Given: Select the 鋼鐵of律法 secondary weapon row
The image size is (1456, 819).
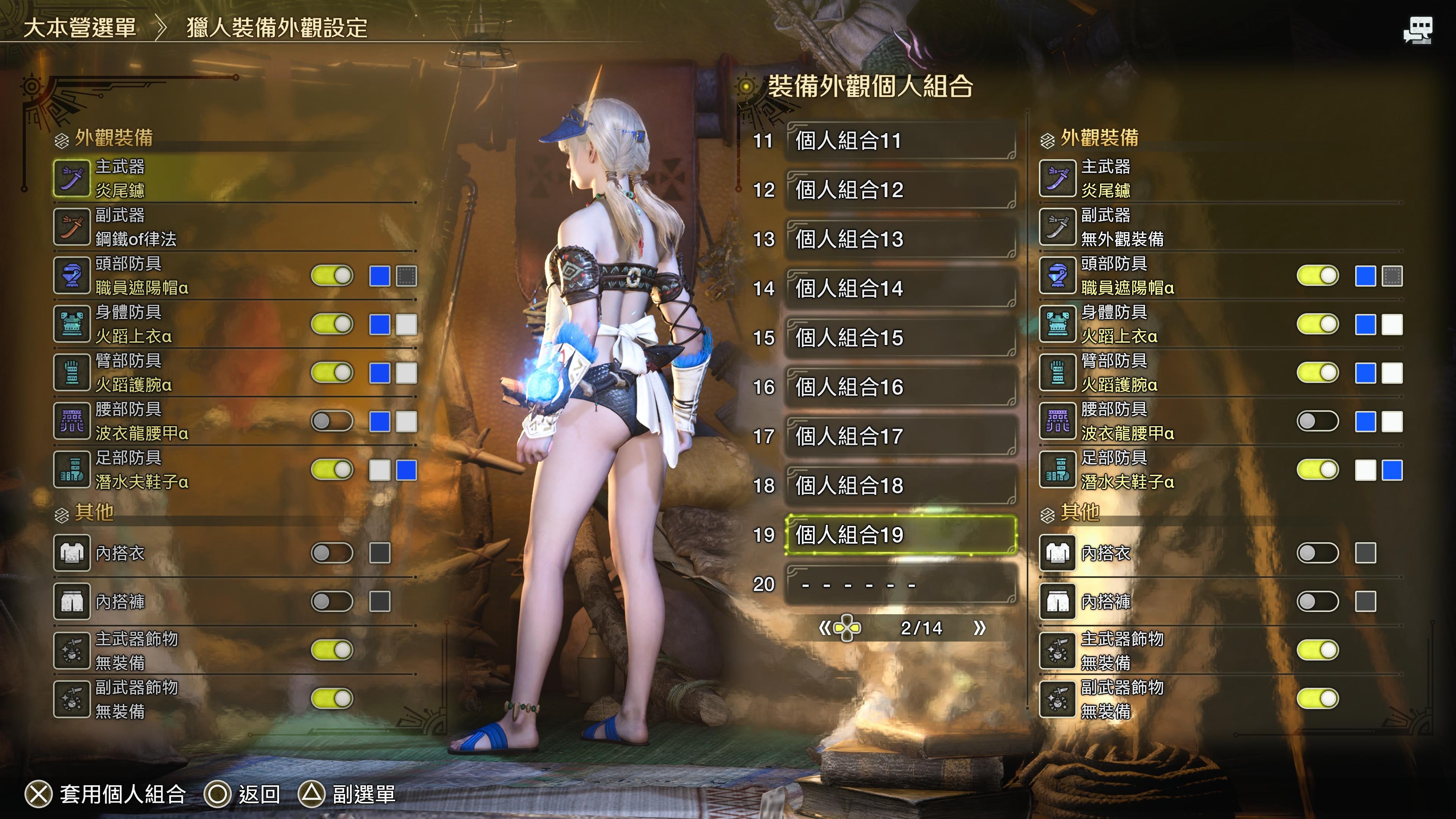Looking at the screenshot, I should 235,227.
